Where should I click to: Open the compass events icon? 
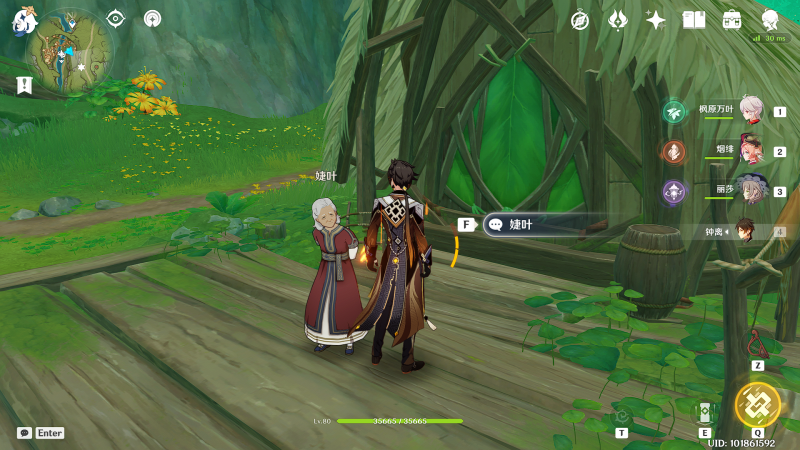pos(580,20)
